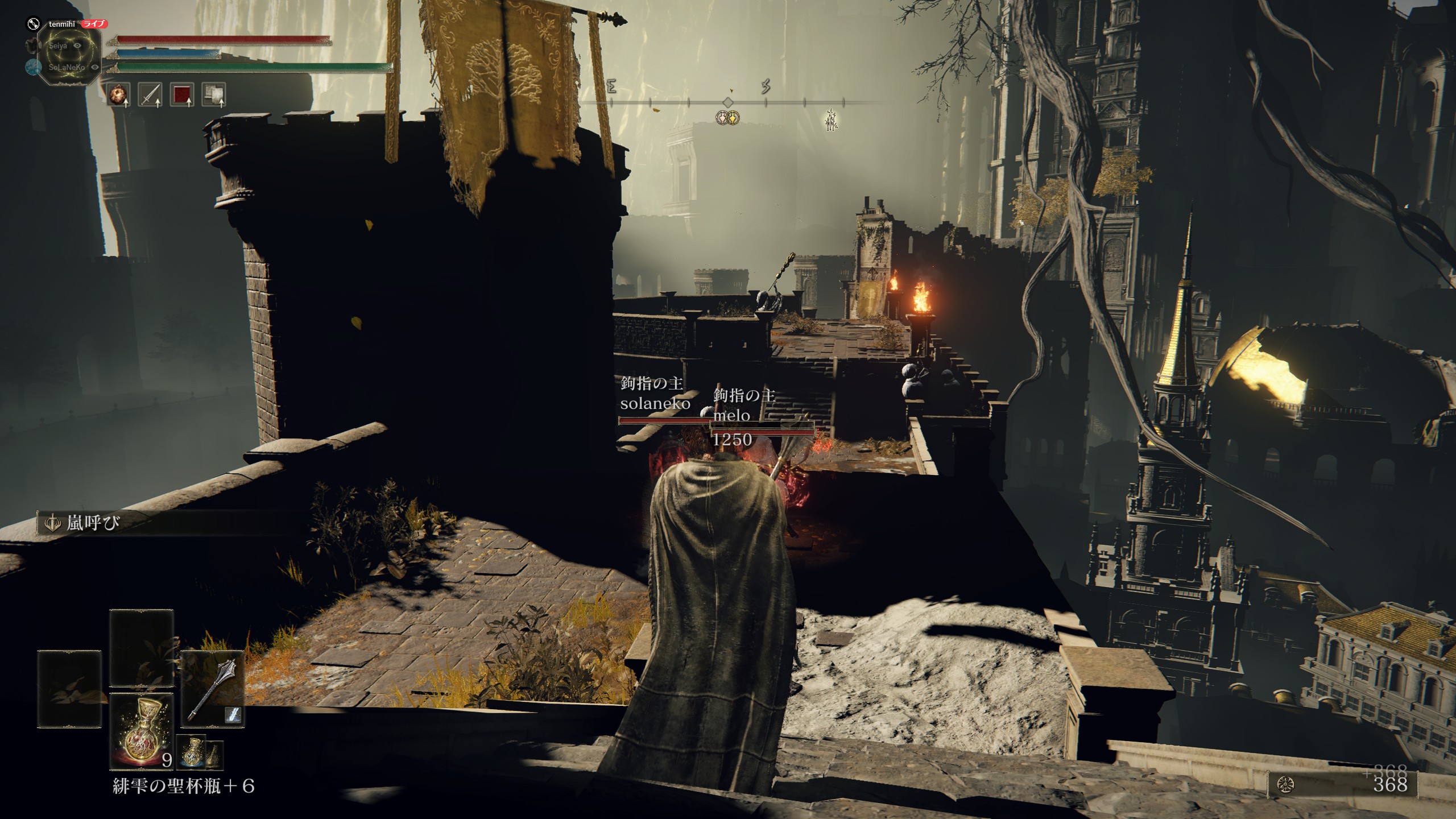Select SoLaNeKo in the stream overlay

(x=67, y=67)
